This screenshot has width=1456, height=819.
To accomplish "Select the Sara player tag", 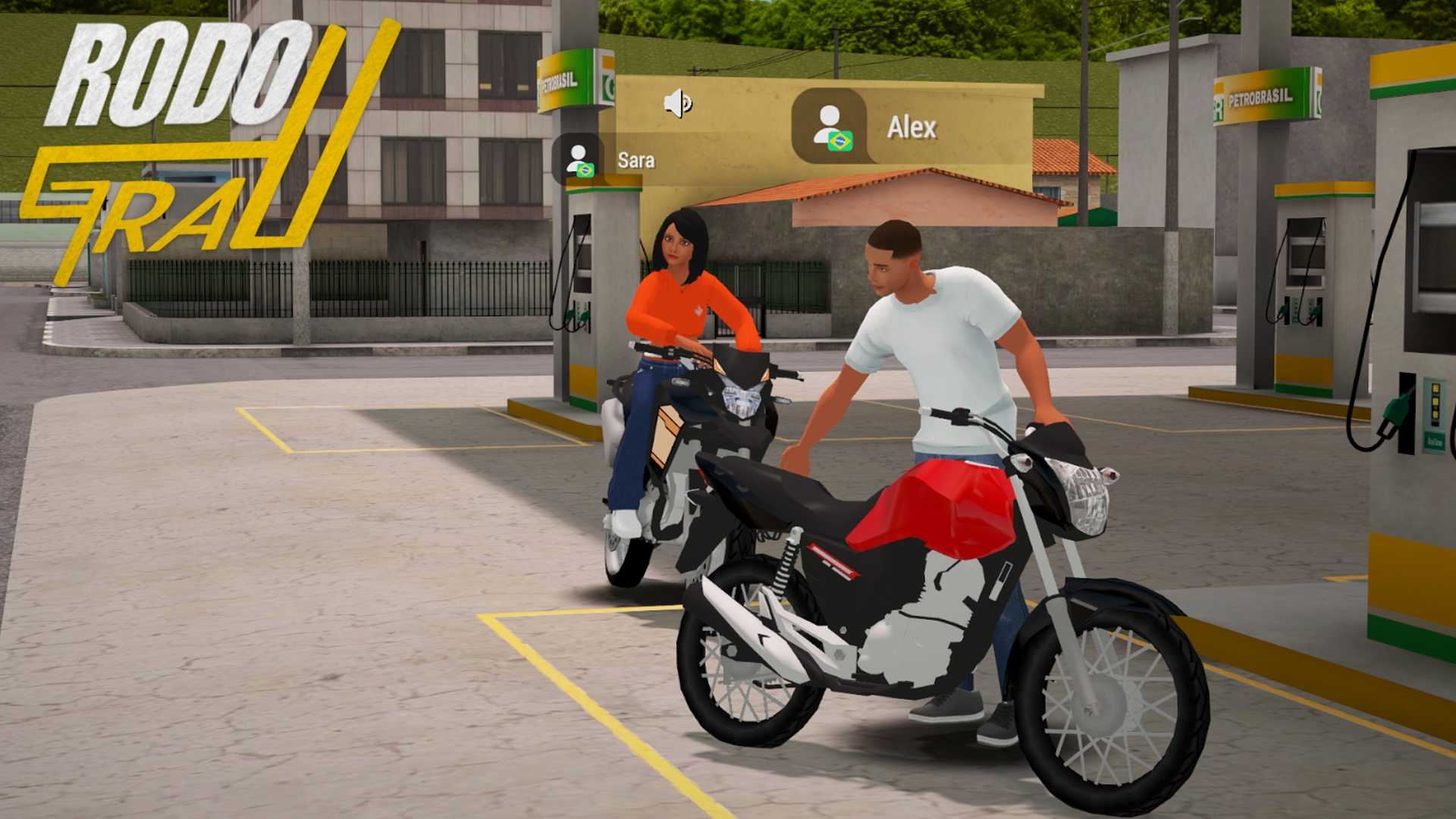I will coord(608,160).
